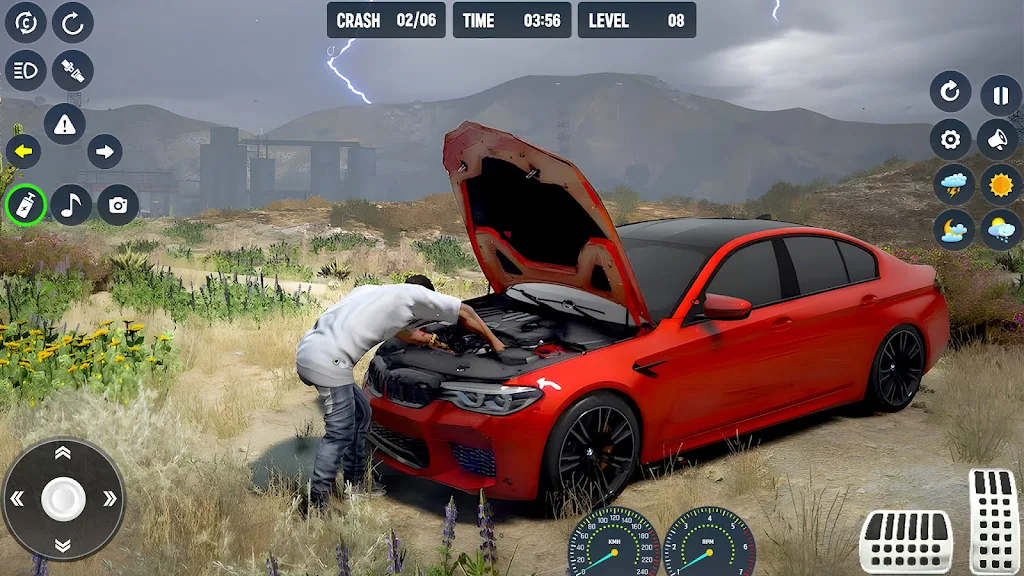This screenshot has width=1024, height=576.
Task: Fasten the seatbelt icon button
Action: 73,70
